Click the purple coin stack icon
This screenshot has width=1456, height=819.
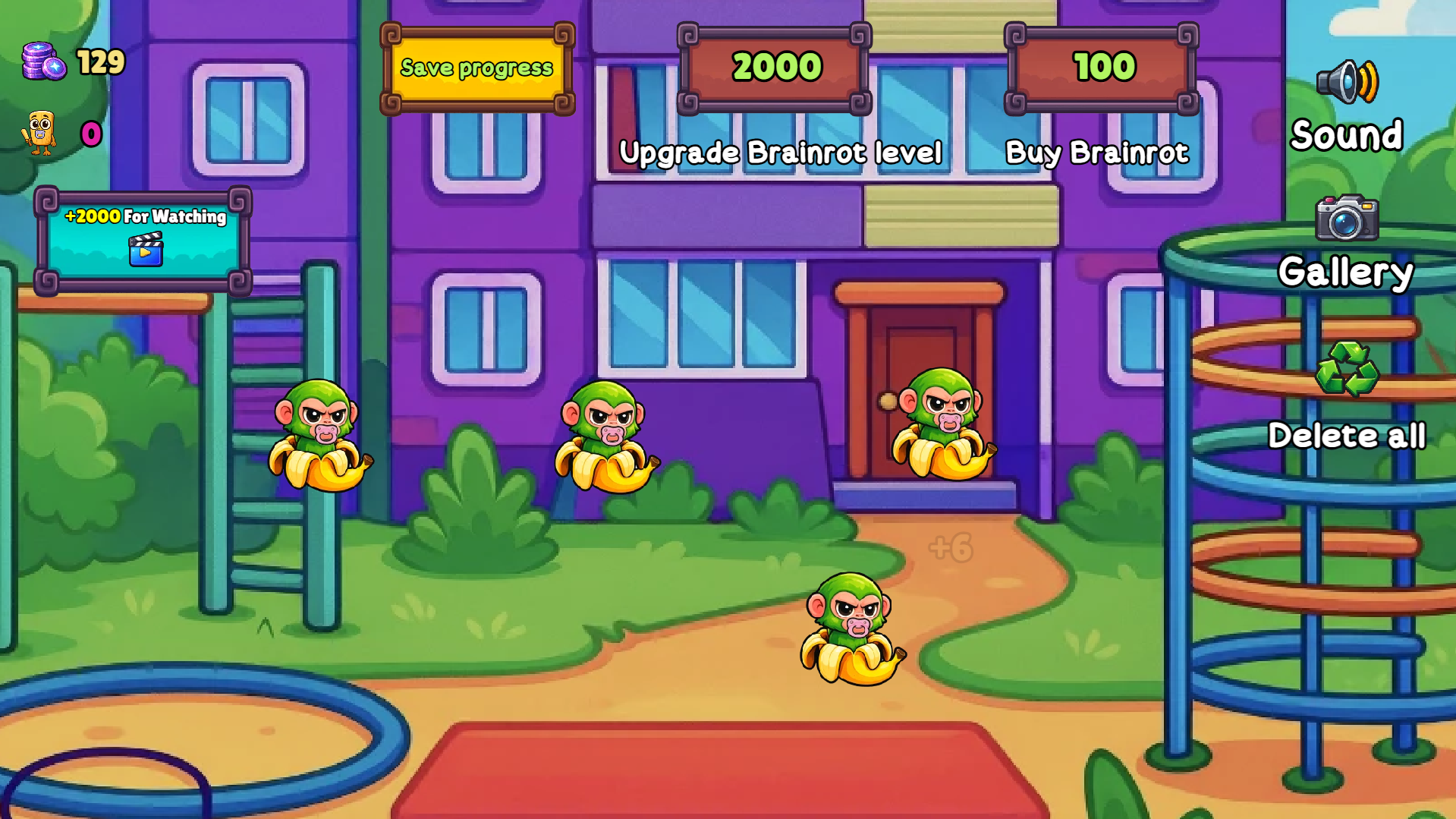click(44, 62)
